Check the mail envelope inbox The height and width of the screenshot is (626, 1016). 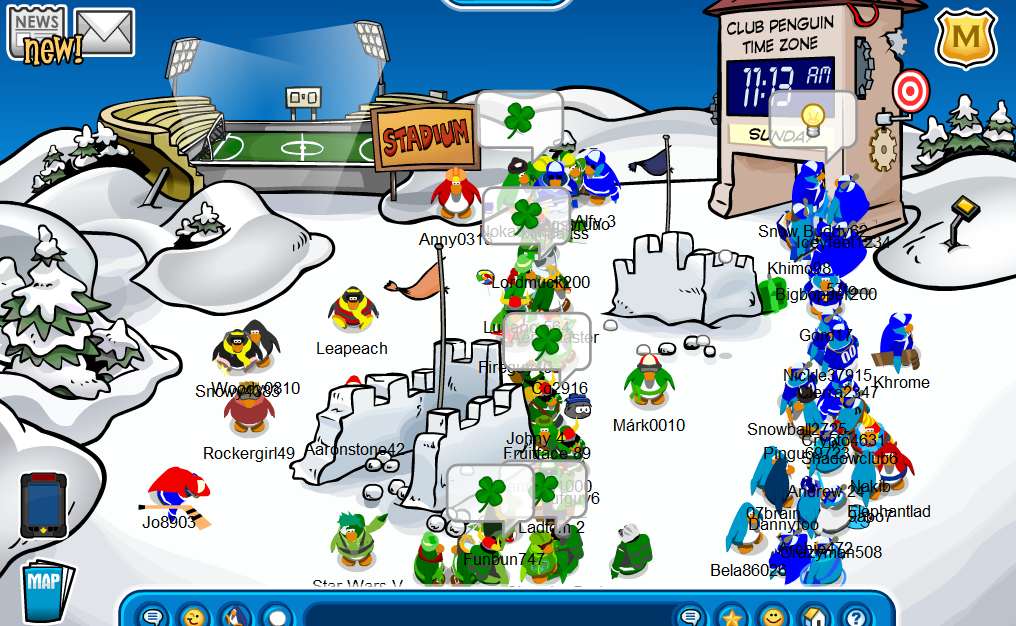click(x=105, y=32)
